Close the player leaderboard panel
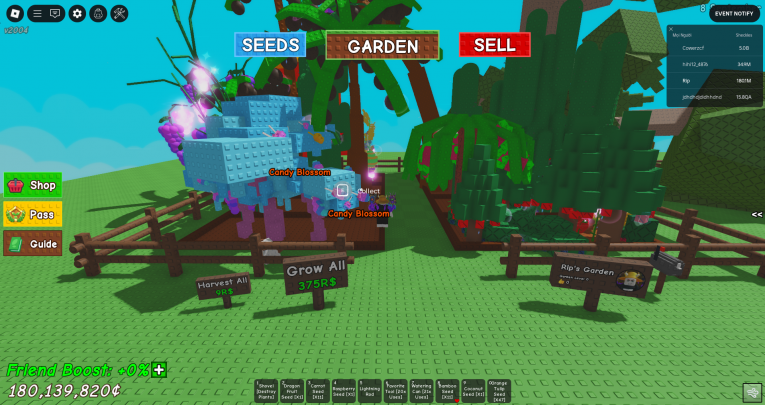765x405 pixels. coord(673,30)
